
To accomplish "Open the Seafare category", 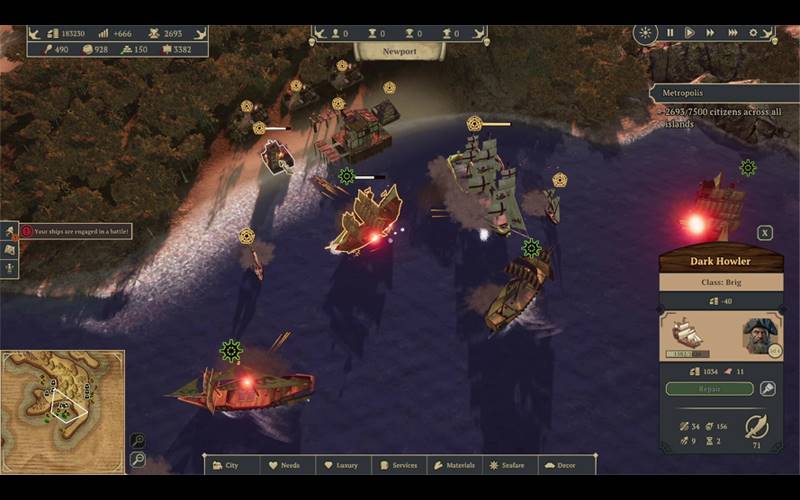I will point(511,465).
